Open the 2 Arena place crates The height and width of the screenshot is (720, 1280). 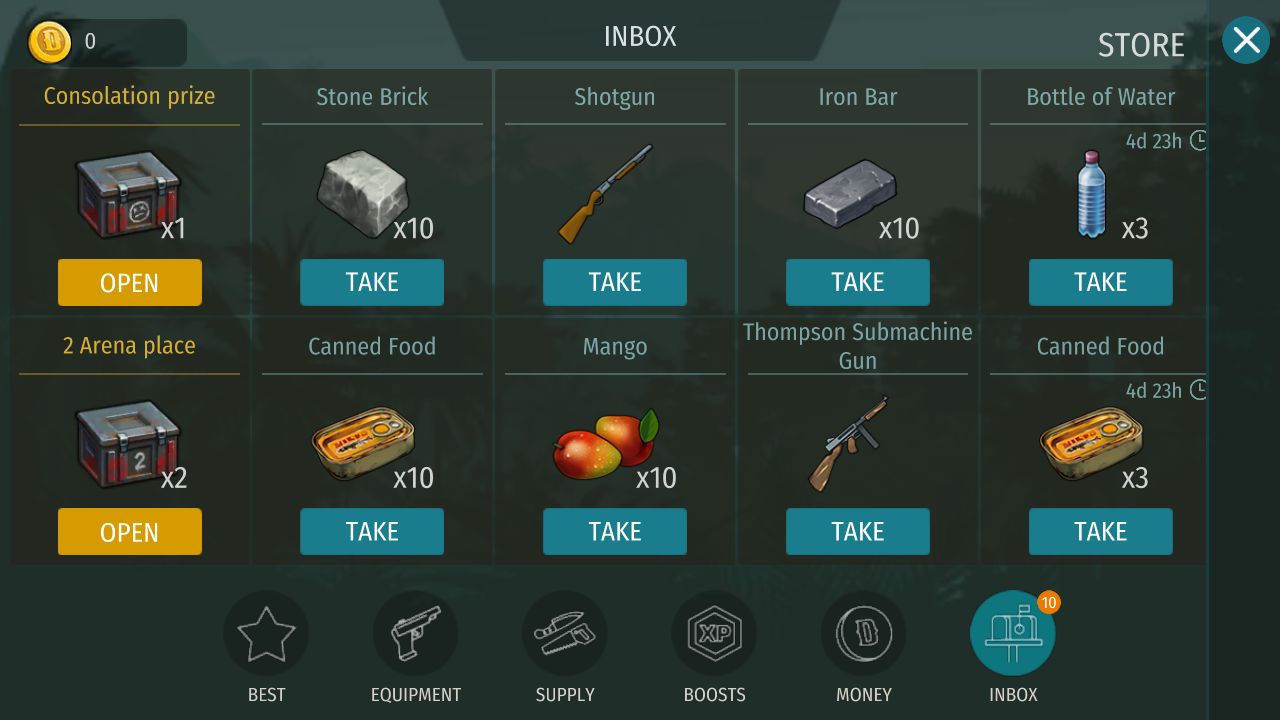129,531
